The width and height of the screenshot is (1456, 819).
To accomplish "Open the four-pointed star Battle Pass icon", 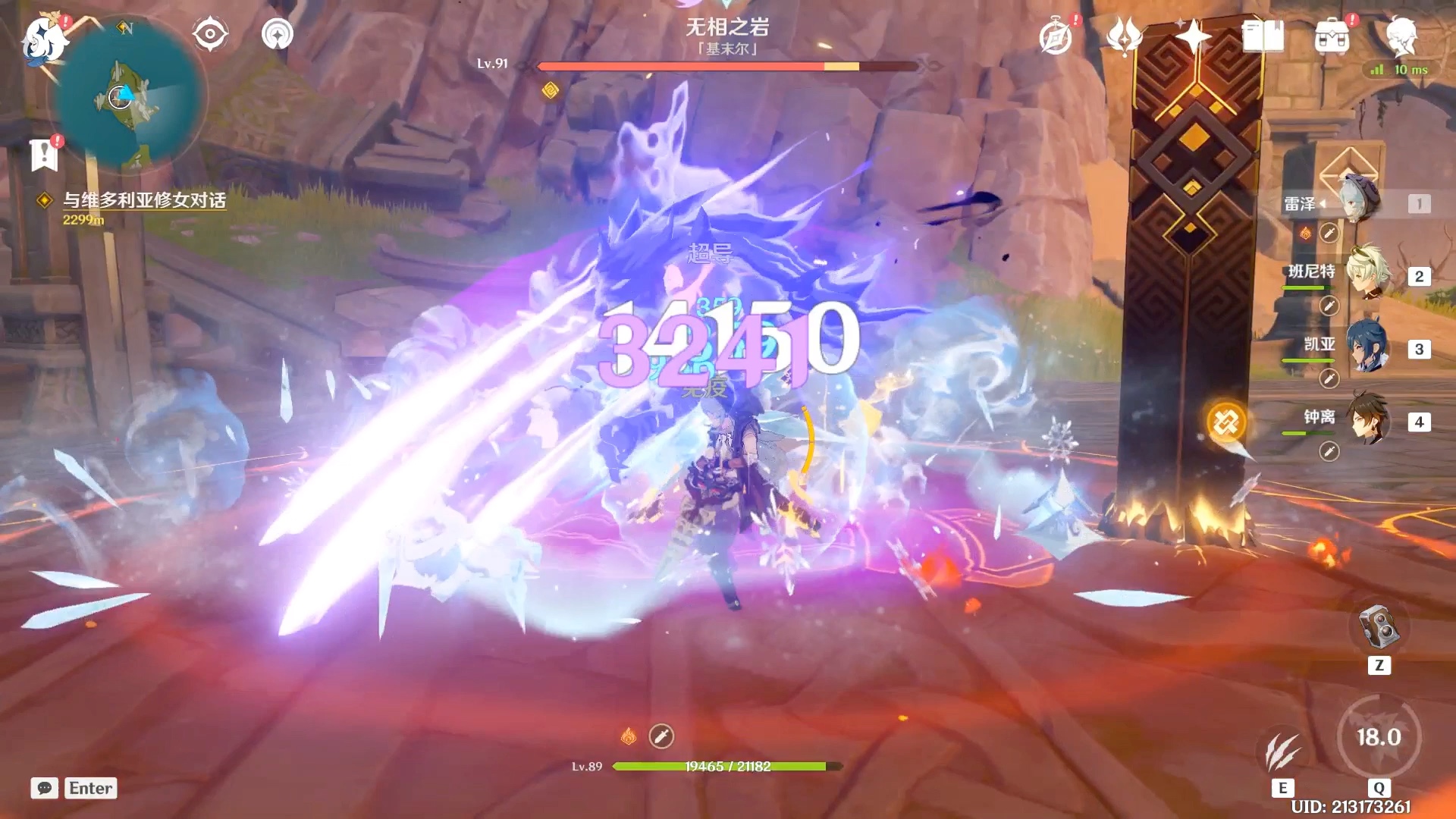I will (x=1193, y=36).
